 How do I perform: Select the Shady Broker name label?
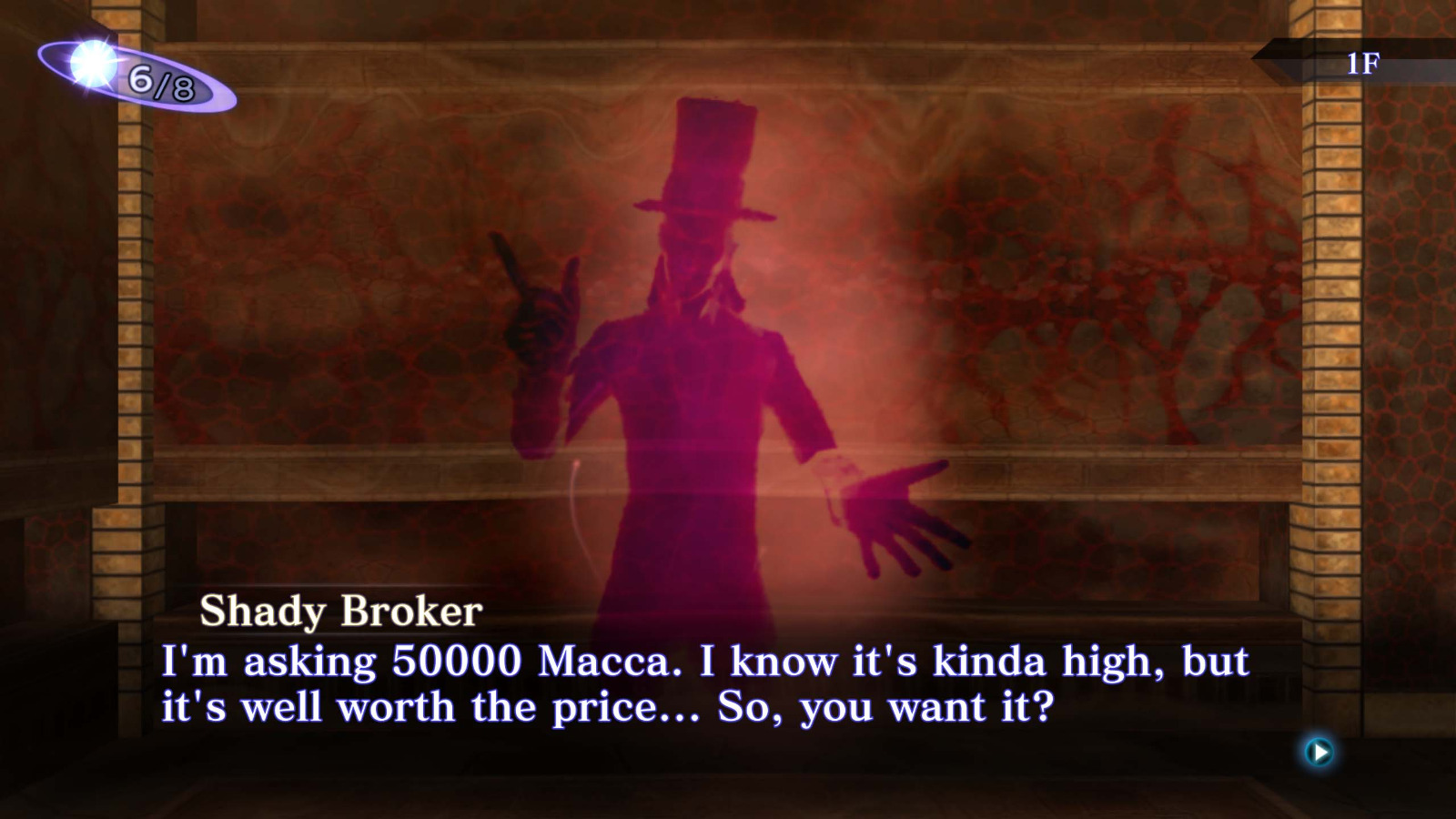pyautogui.click(x=341, y=610)
